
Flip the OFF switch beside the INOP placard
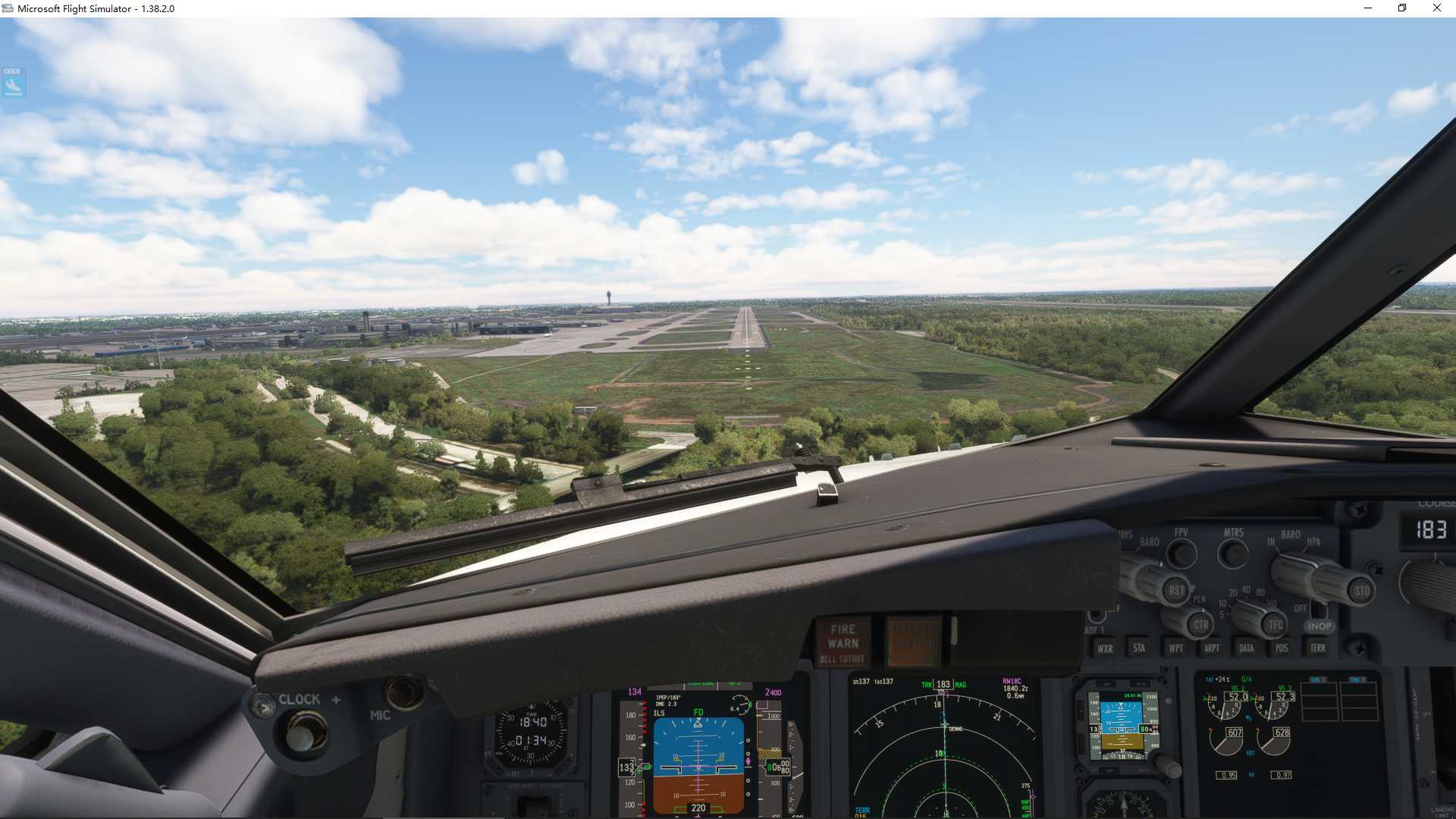1318,610
